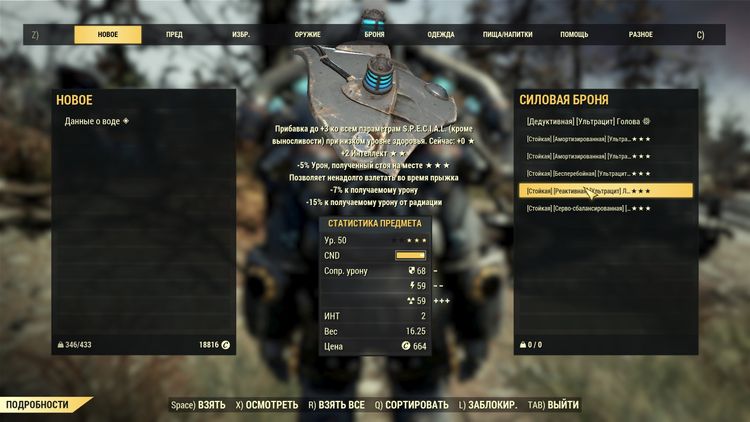Open the ПРЕД category tab

(174, 34)
